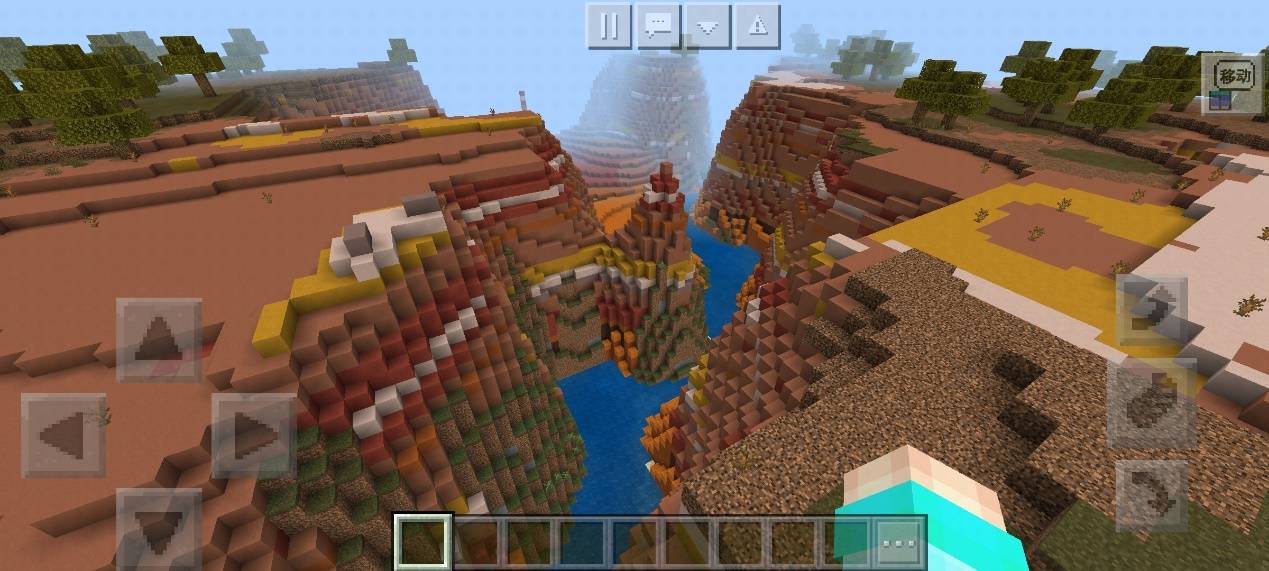This screenshot has height=571, width=1269.
Task: Strafe right with the D-pad right arrow
Action: (253, 435)
